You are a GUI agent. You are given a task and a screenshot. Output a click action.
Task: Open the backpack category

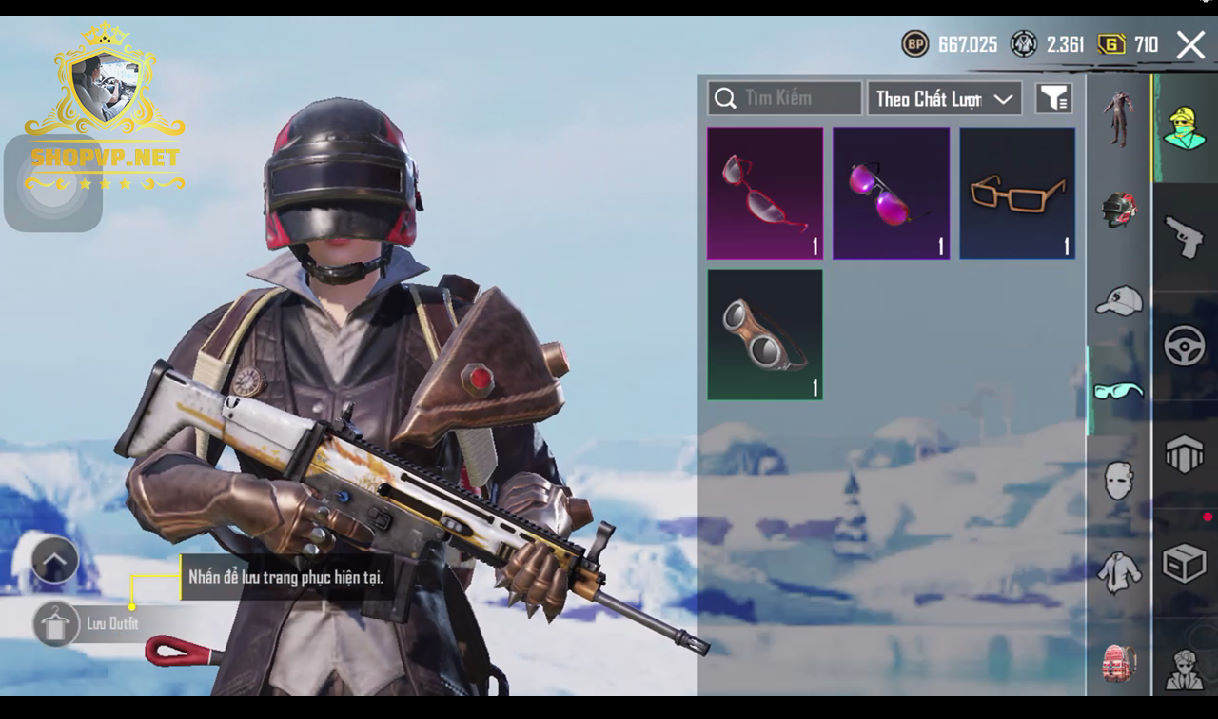[x=1118, y=662]
